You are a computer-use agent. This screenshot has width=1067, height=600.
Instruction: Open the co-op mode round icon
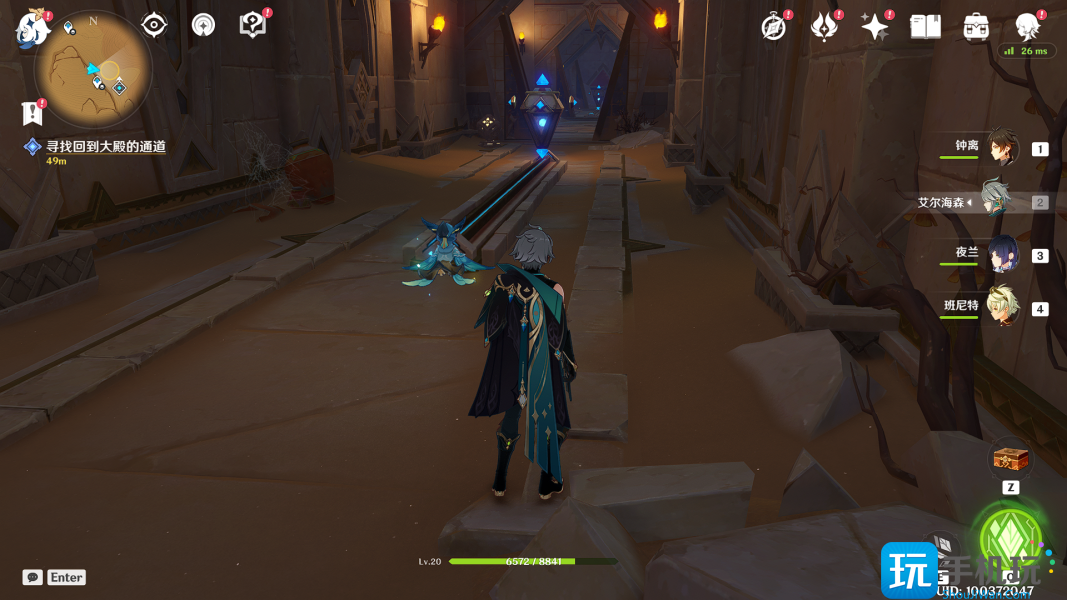(x=204, y=25)
